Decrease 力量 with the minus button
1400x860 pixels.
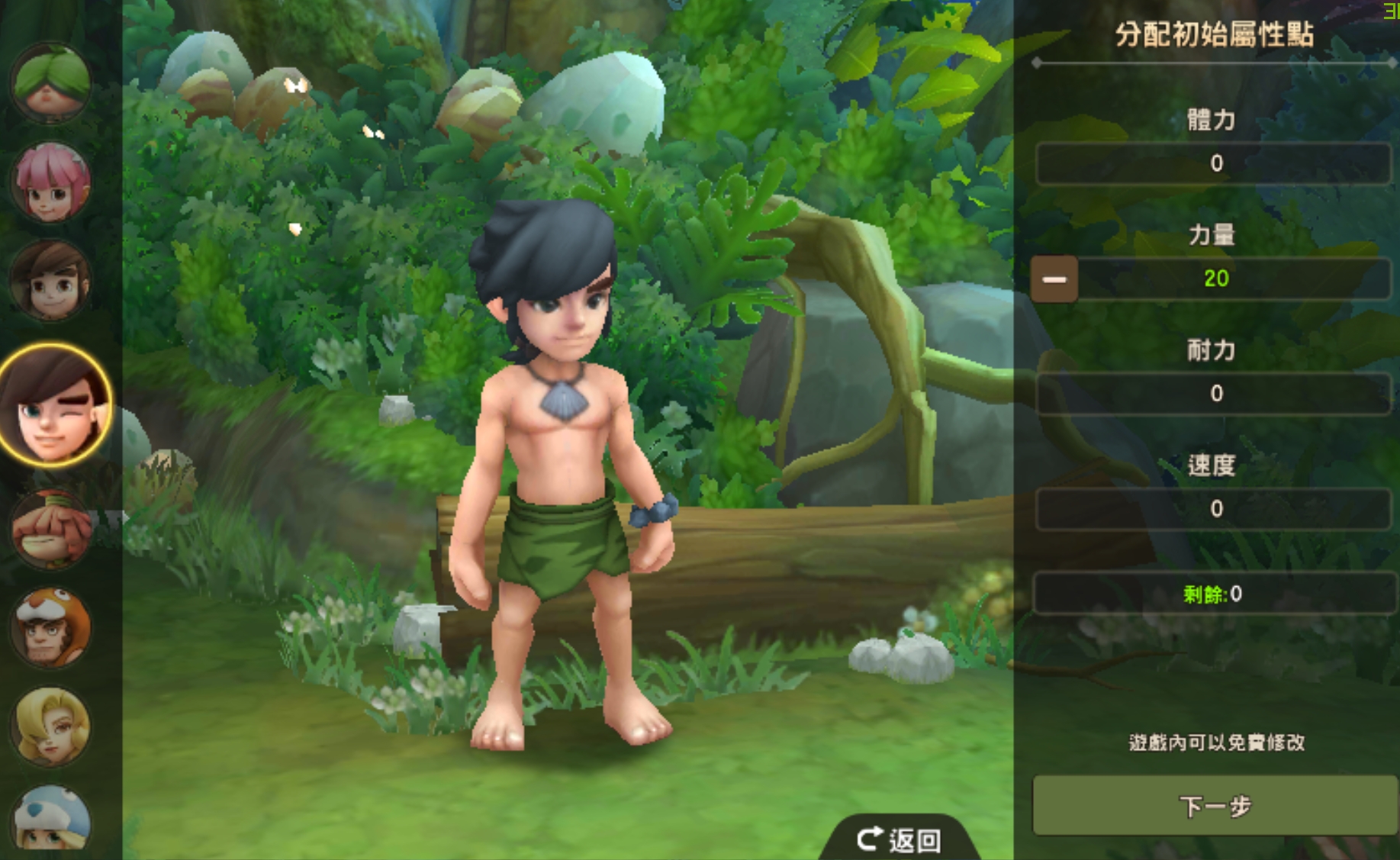point(1054,279)
